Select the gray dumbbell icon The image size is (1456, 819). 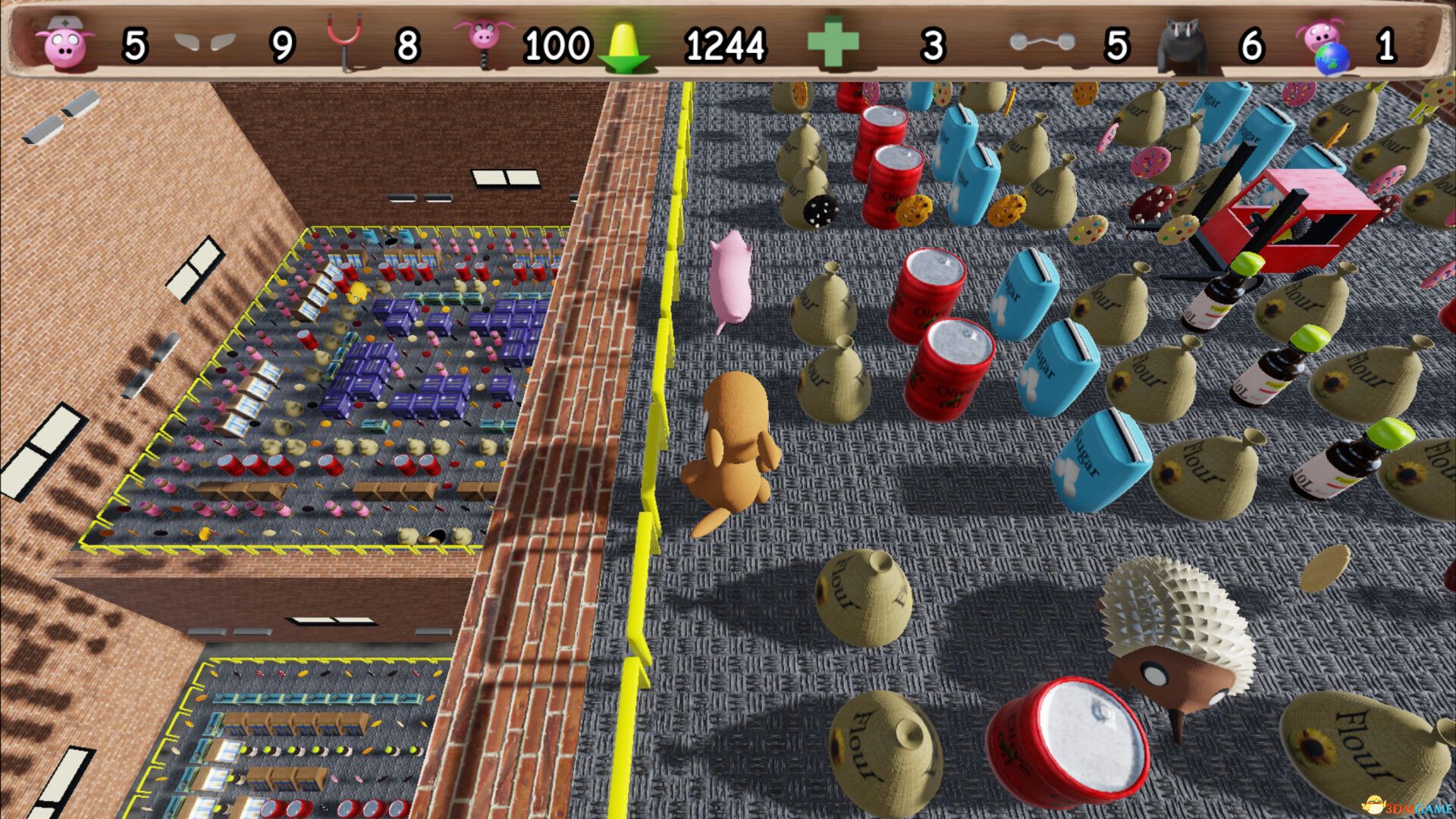(x=1042, y=42)
